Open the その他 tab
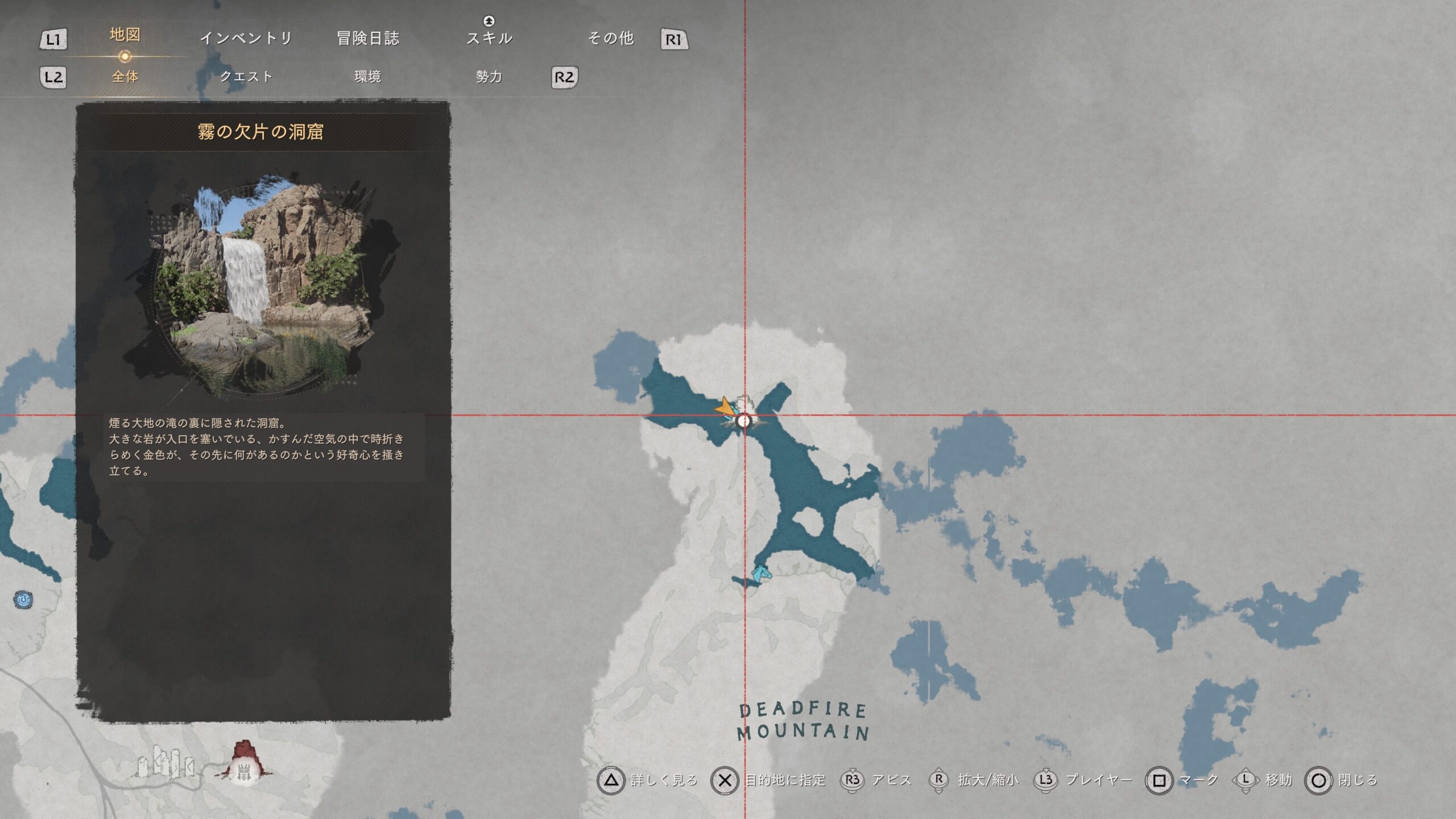 (611, 39)
